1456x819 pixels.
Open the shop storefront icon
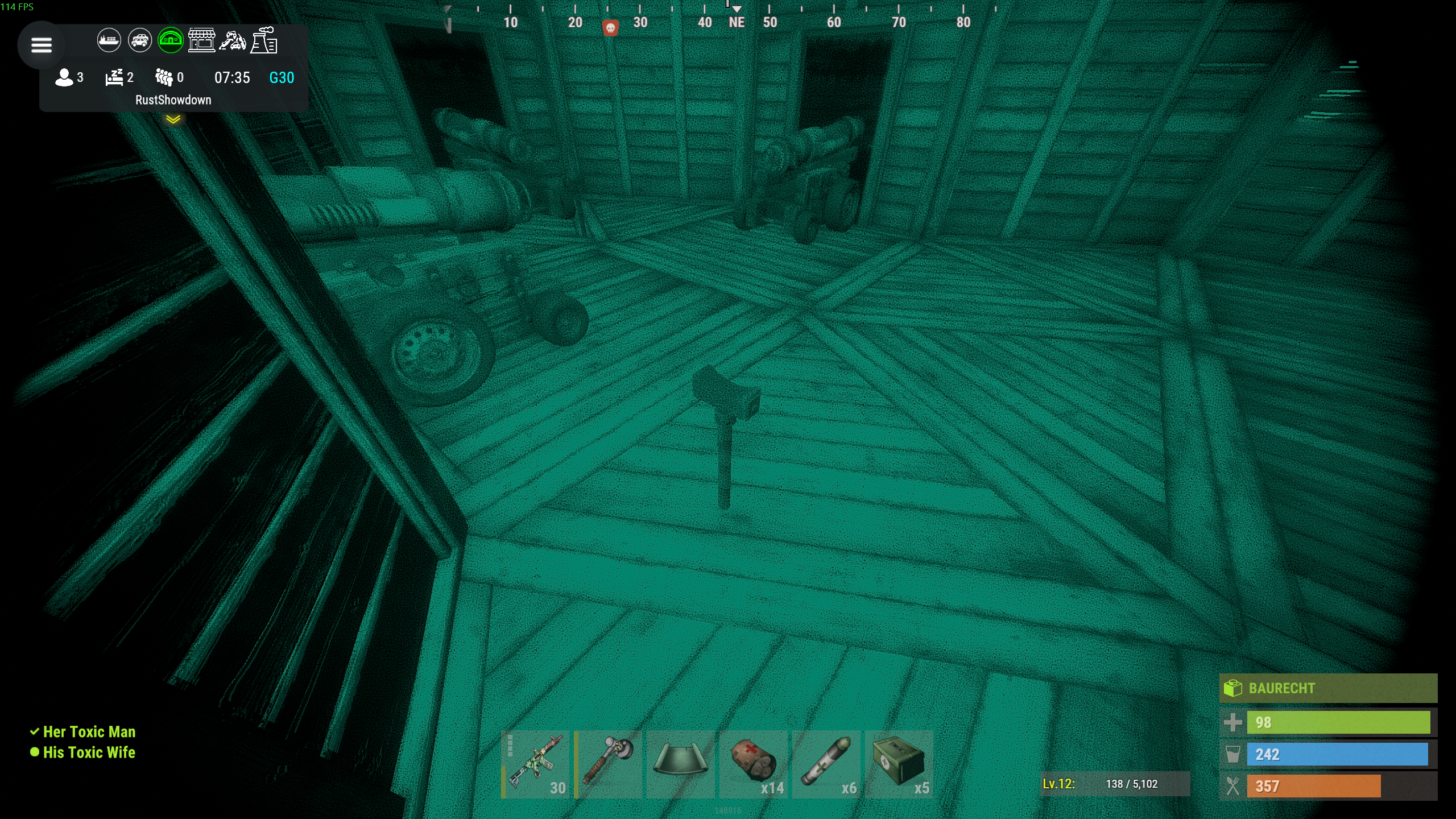coord(202,40)
